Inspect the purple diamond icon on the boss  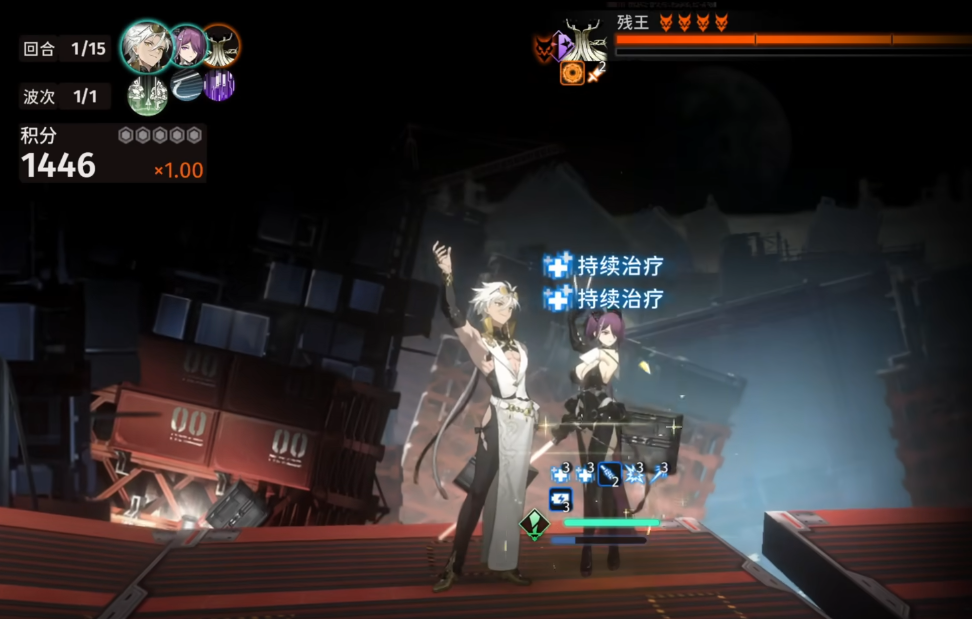tap(564, 45)
